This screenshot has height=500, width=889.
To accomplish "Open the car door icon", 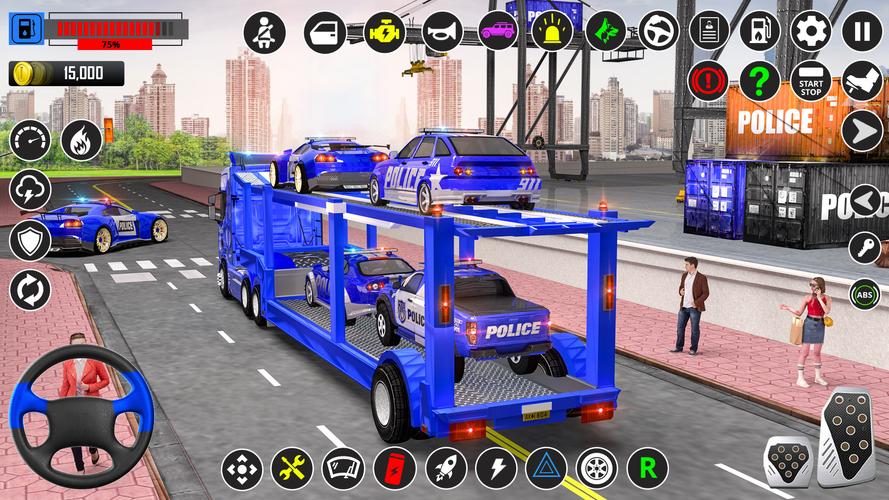I will 324,32.
